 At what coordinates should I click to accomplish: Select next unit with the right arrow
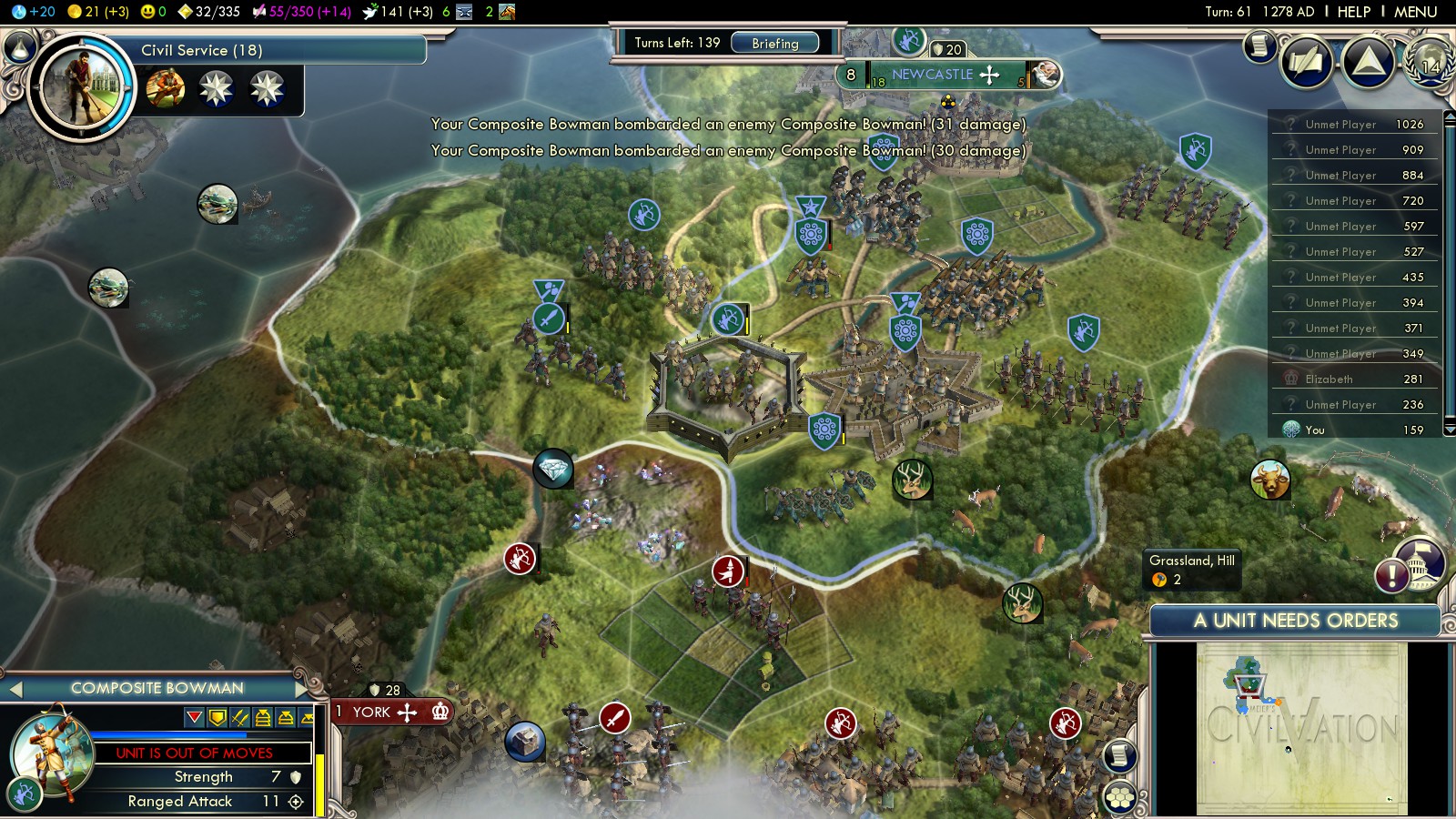click(302, 689)
